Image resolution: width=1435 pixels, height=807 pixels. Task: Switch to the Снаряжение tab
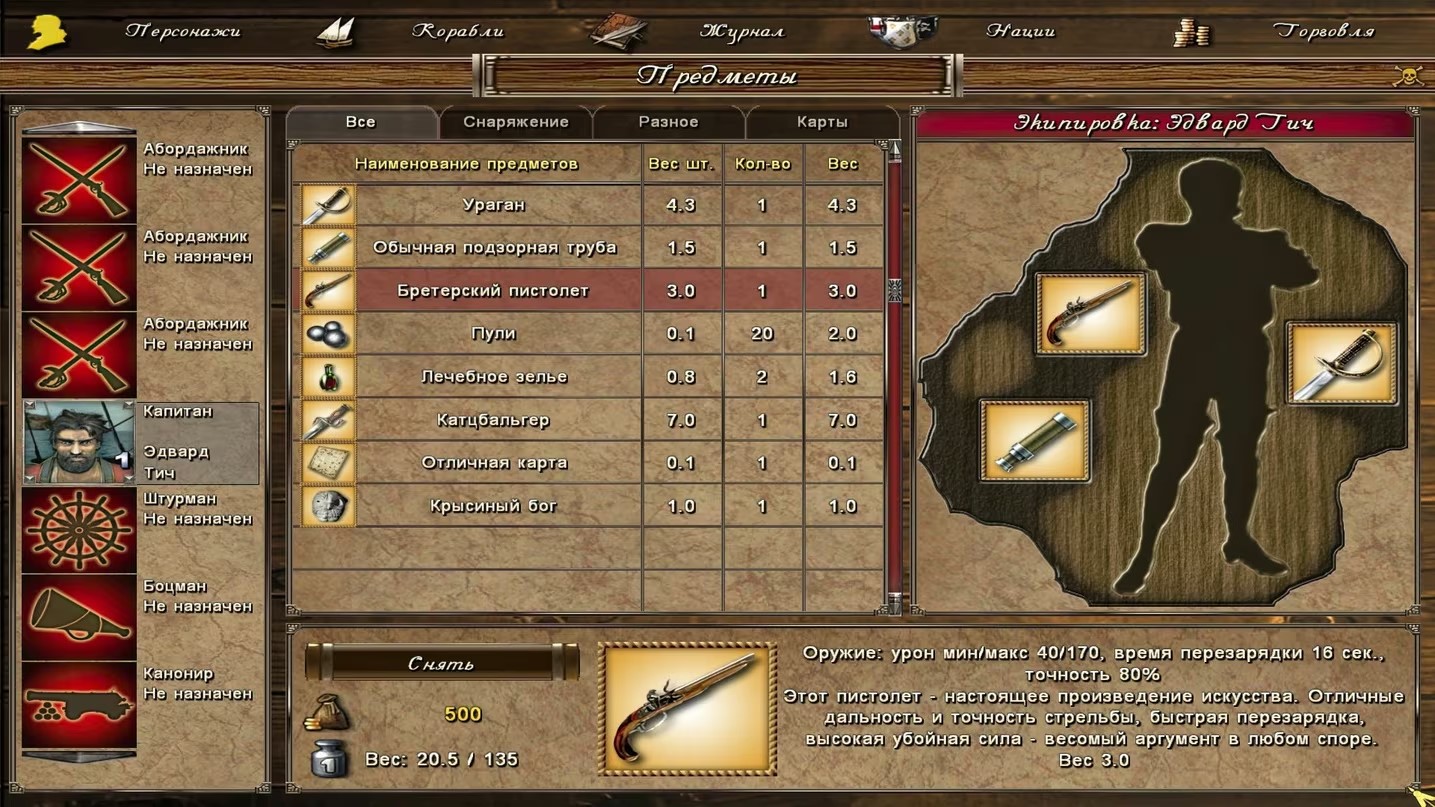[515, 122]
